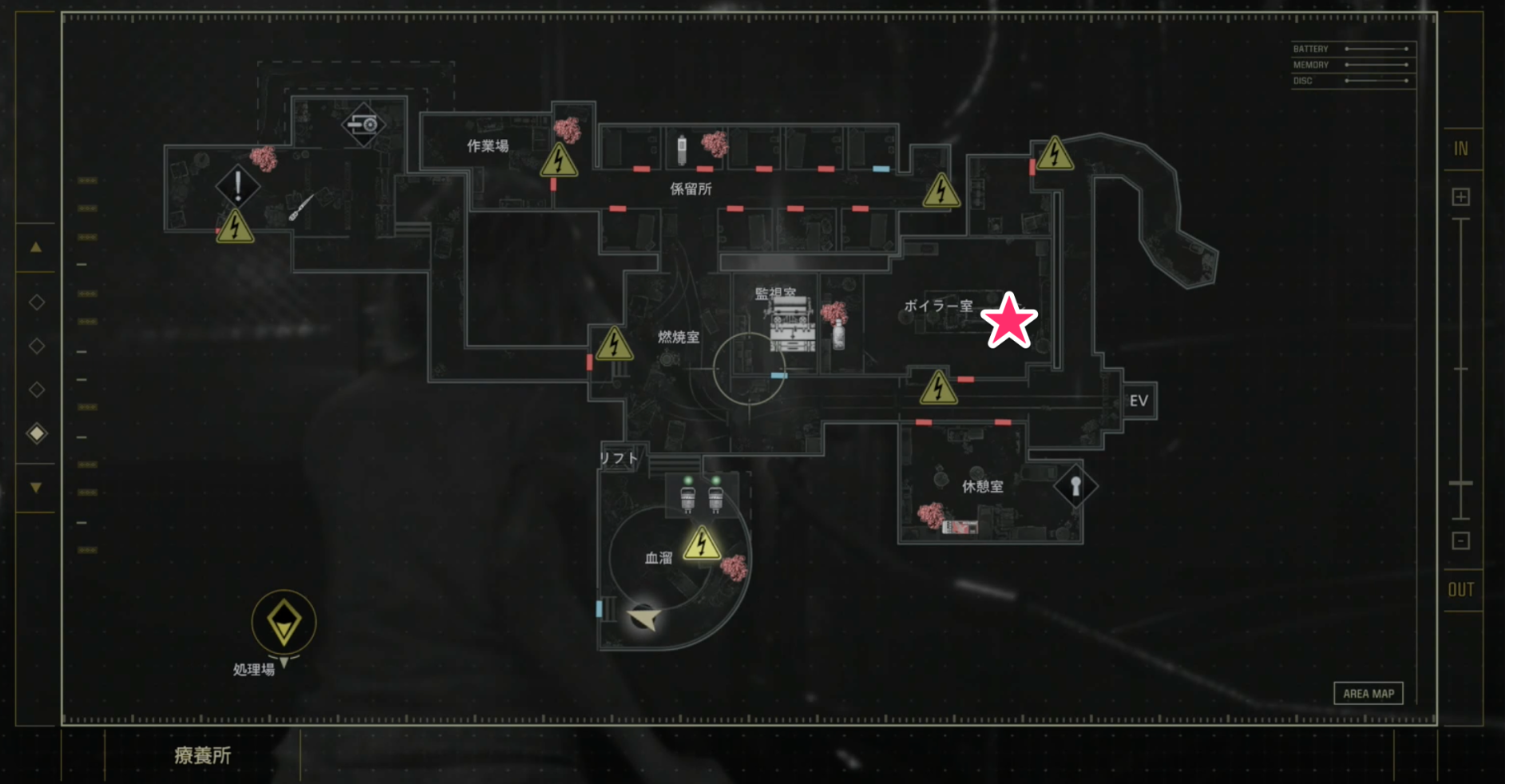Click the plus zoom-in button

(x=1460, y=197)
